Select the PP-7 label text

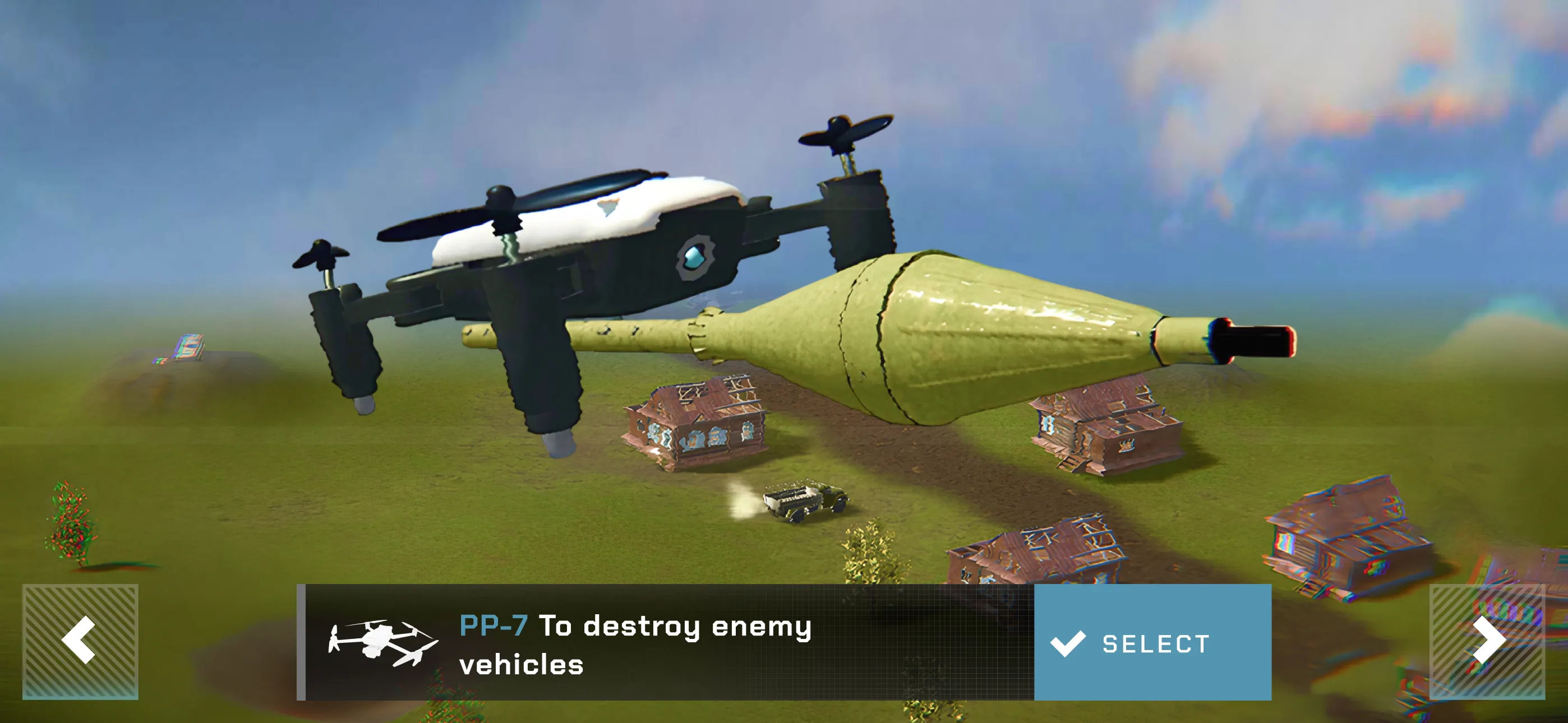tap(494, 625)
